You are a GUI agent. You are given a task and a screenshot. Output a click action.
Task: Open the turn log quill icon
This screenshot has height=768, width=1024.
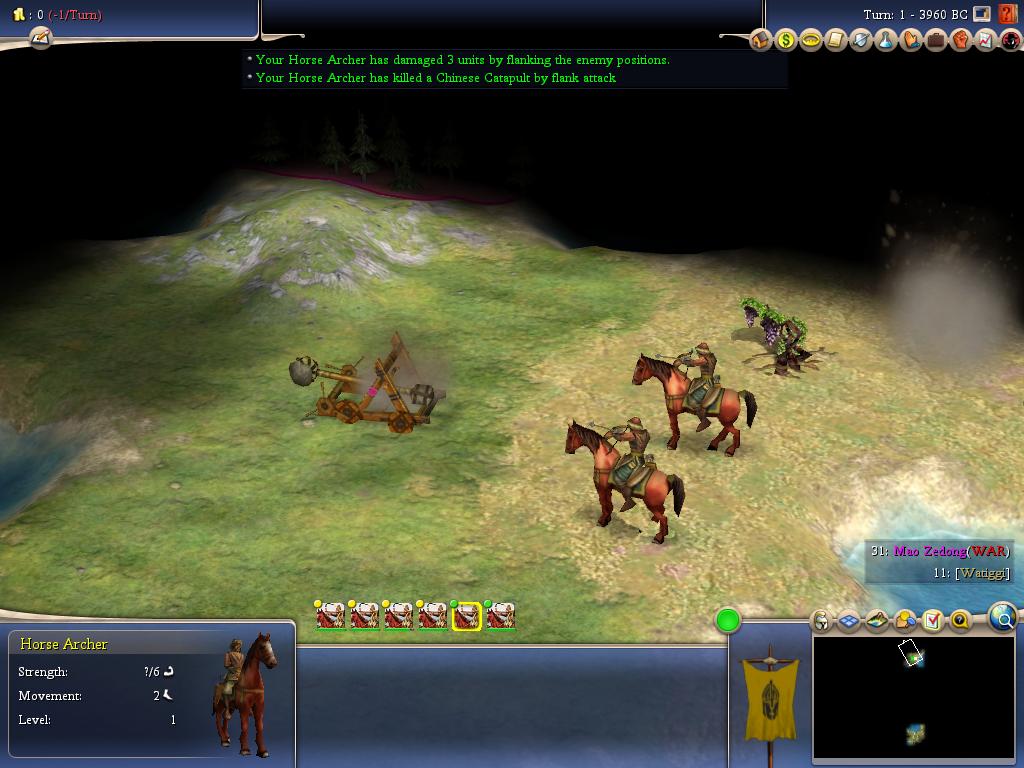pos(40,38)
